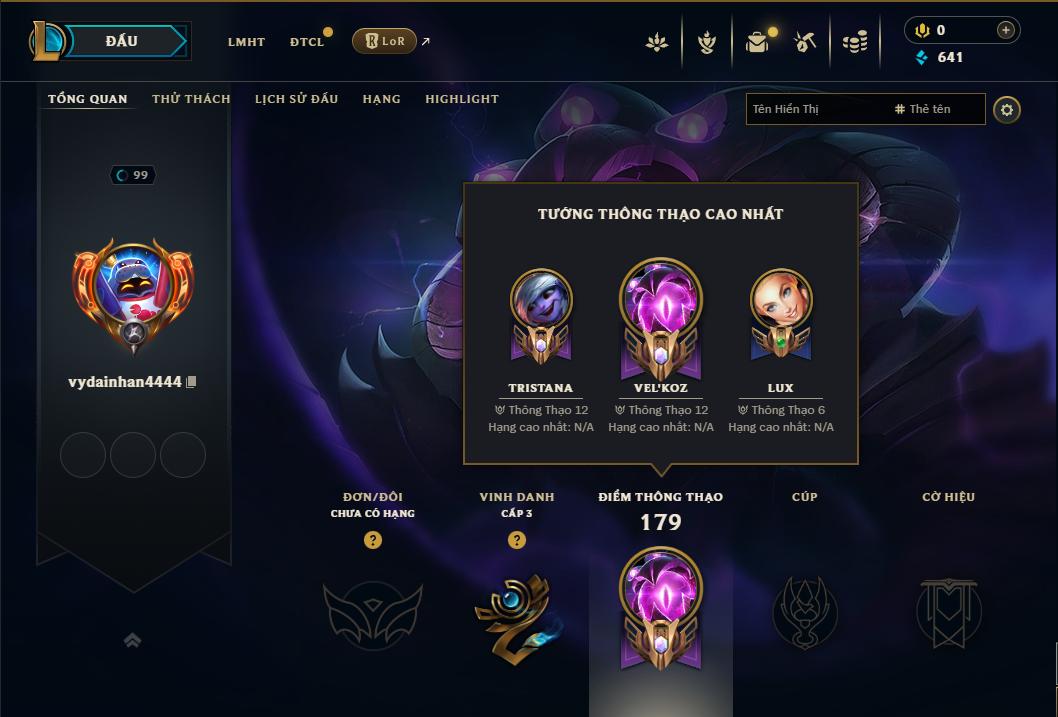The height and width of the screenshot is (717, 1058).
Task: Choose the Lux mastery portrait
Action: tap(780, 299)
